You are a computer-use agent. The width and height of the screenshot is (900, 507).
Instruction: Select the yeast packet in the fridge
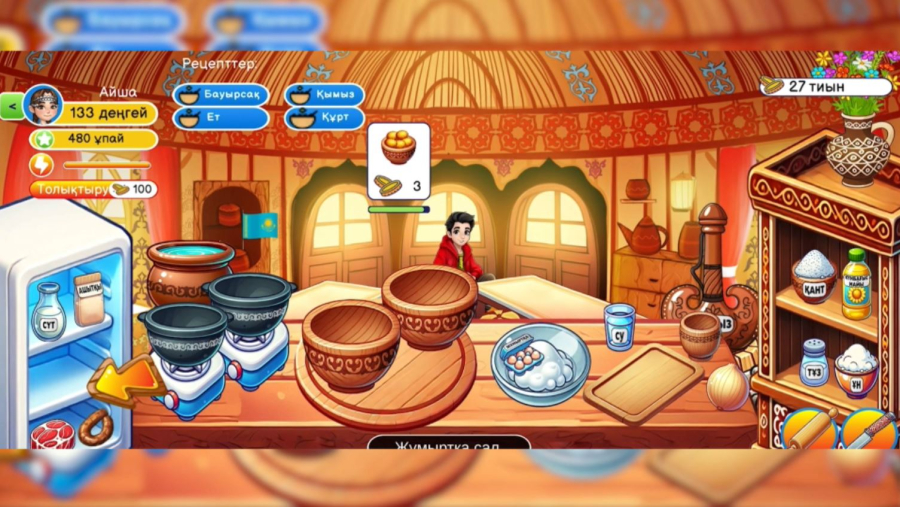pos(89,298)
